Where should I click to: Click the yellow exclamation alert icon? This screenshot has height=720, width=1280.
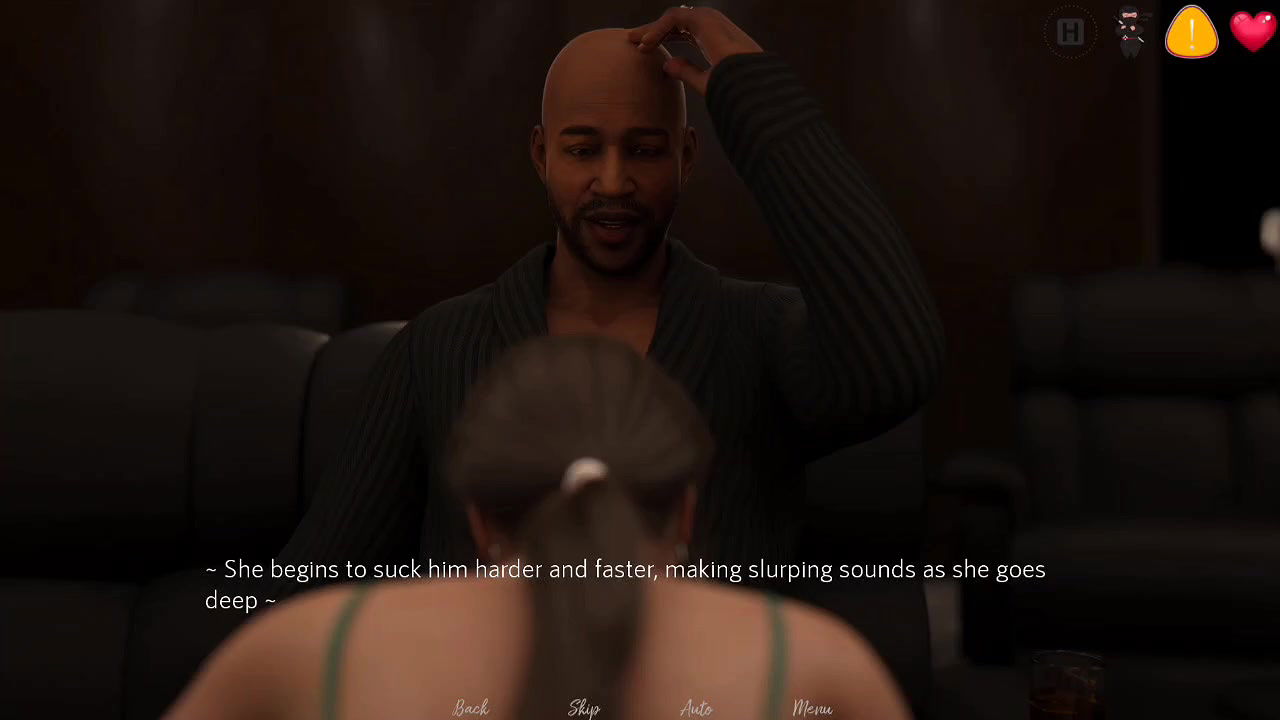[x=1191, y=32]
